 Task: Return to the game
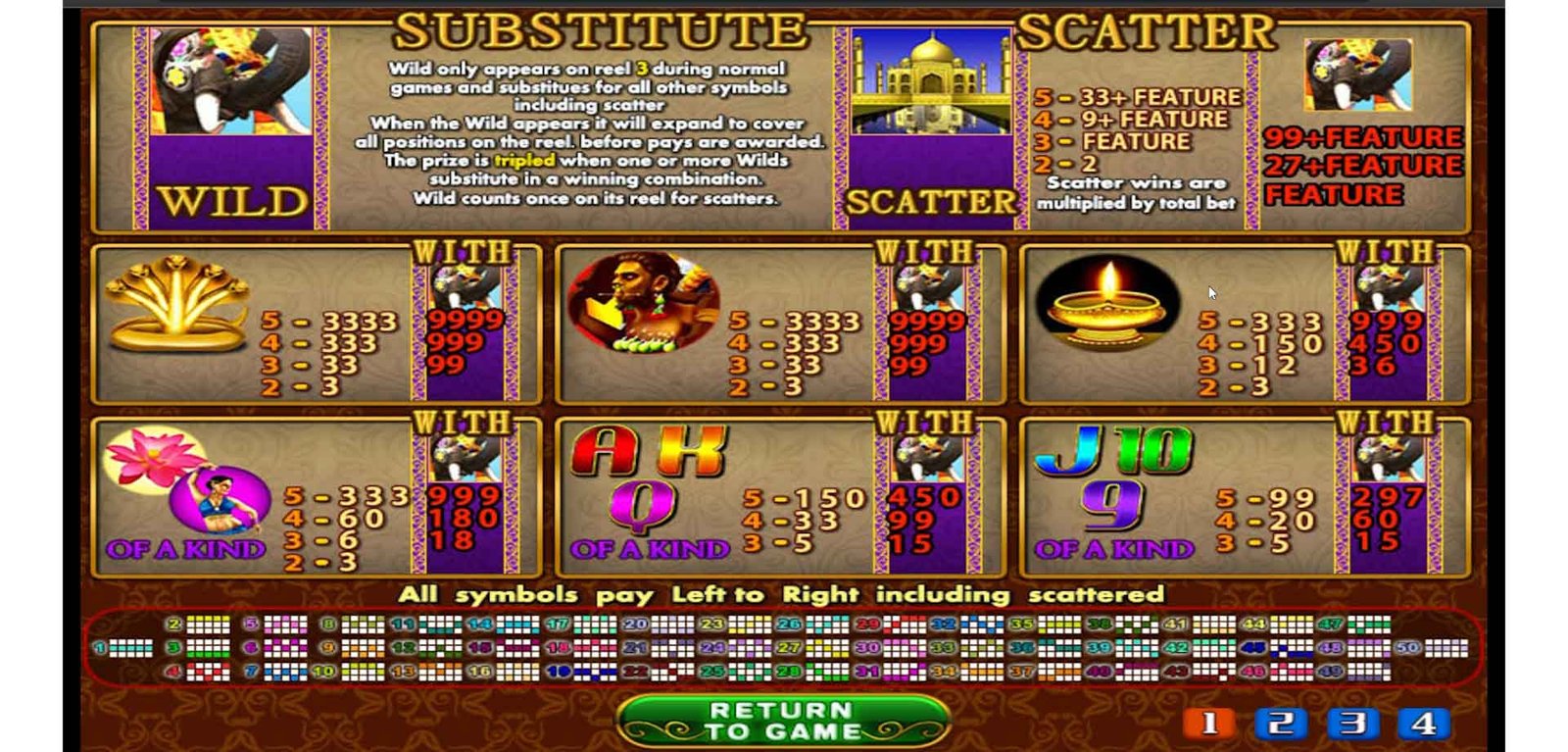point(783,721)
